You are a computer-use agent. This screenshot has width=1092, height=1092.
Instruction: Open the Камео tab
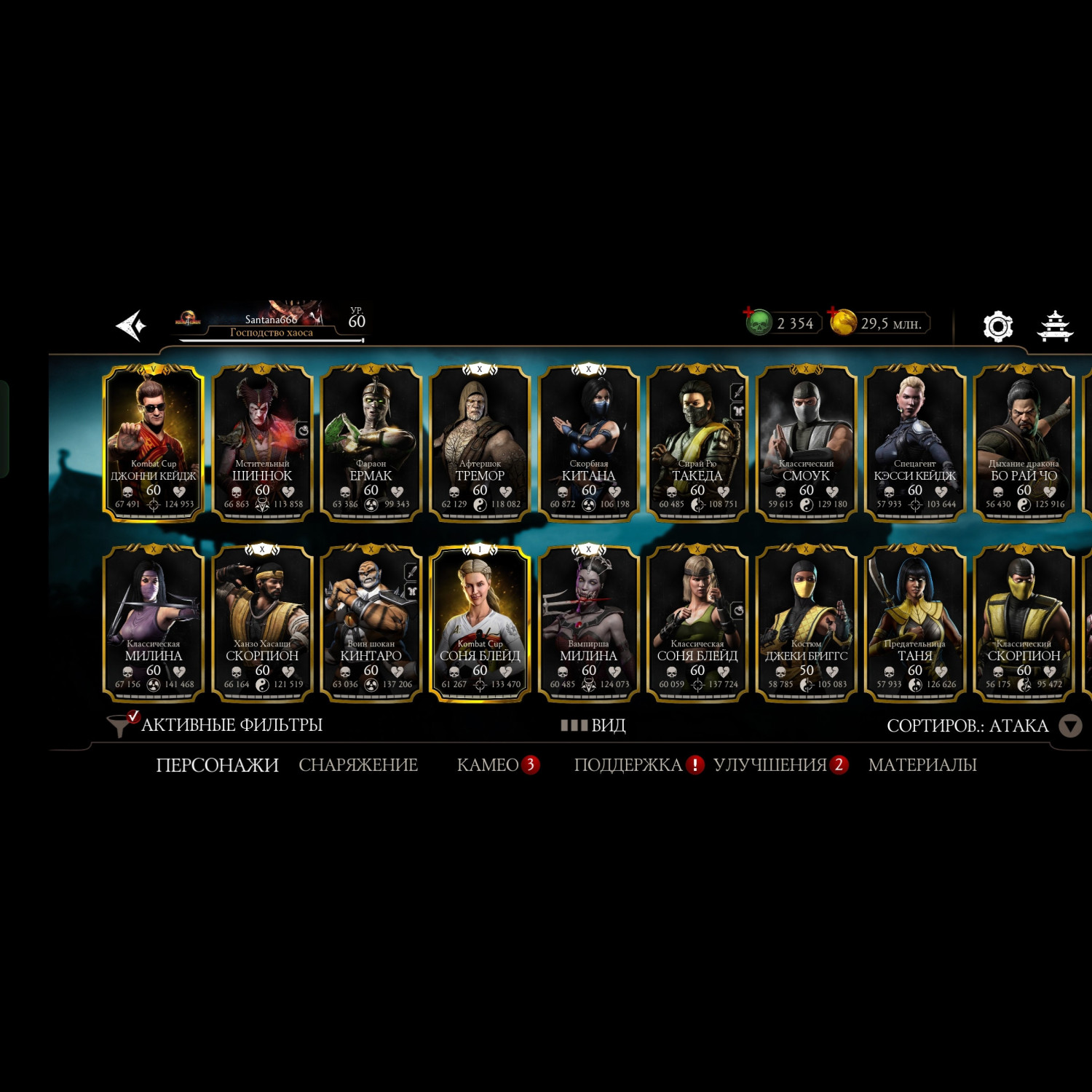tap(488, 765)
